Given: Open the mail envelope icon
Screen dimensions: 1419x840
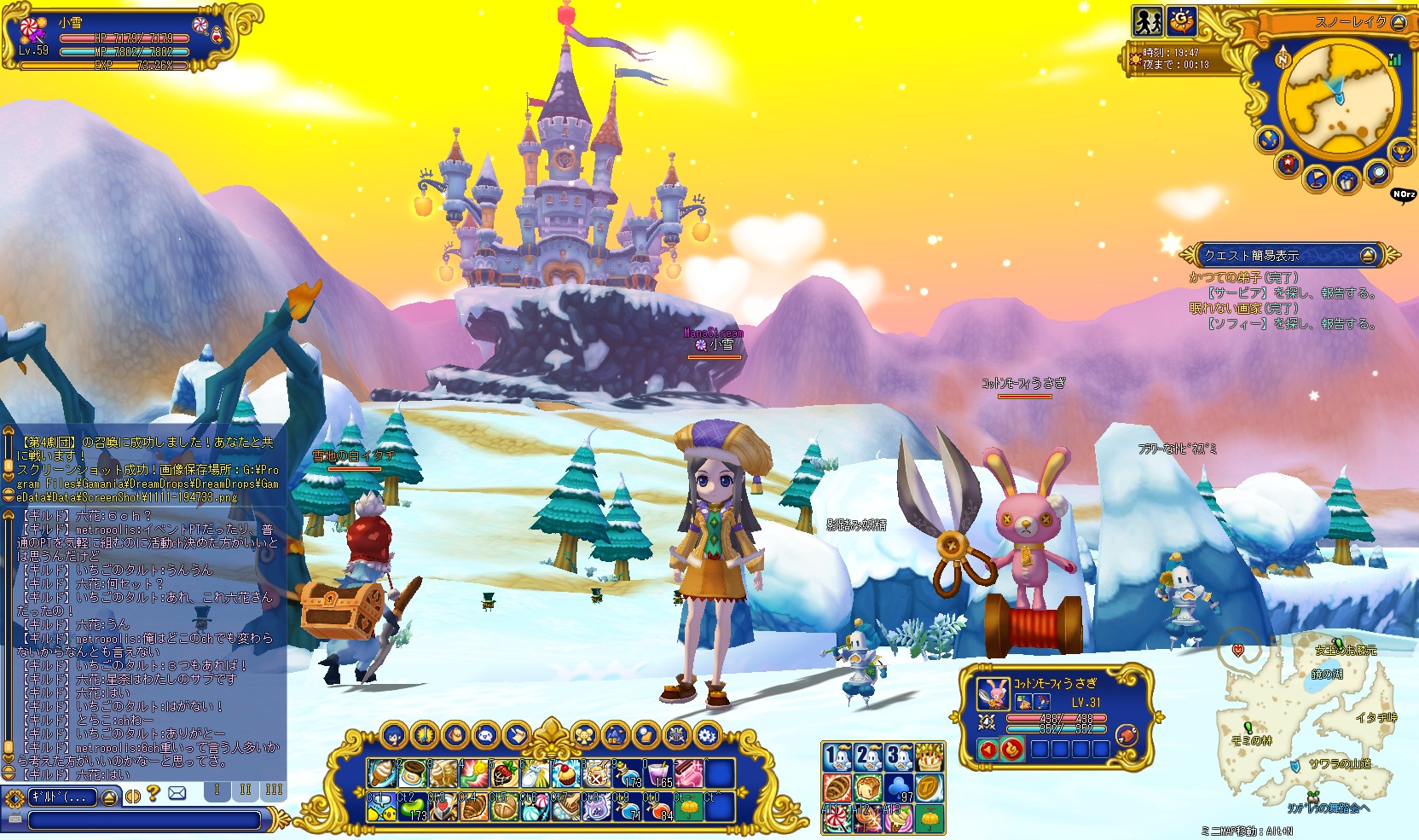Looking at the screenshot, I should click(177, 794).
